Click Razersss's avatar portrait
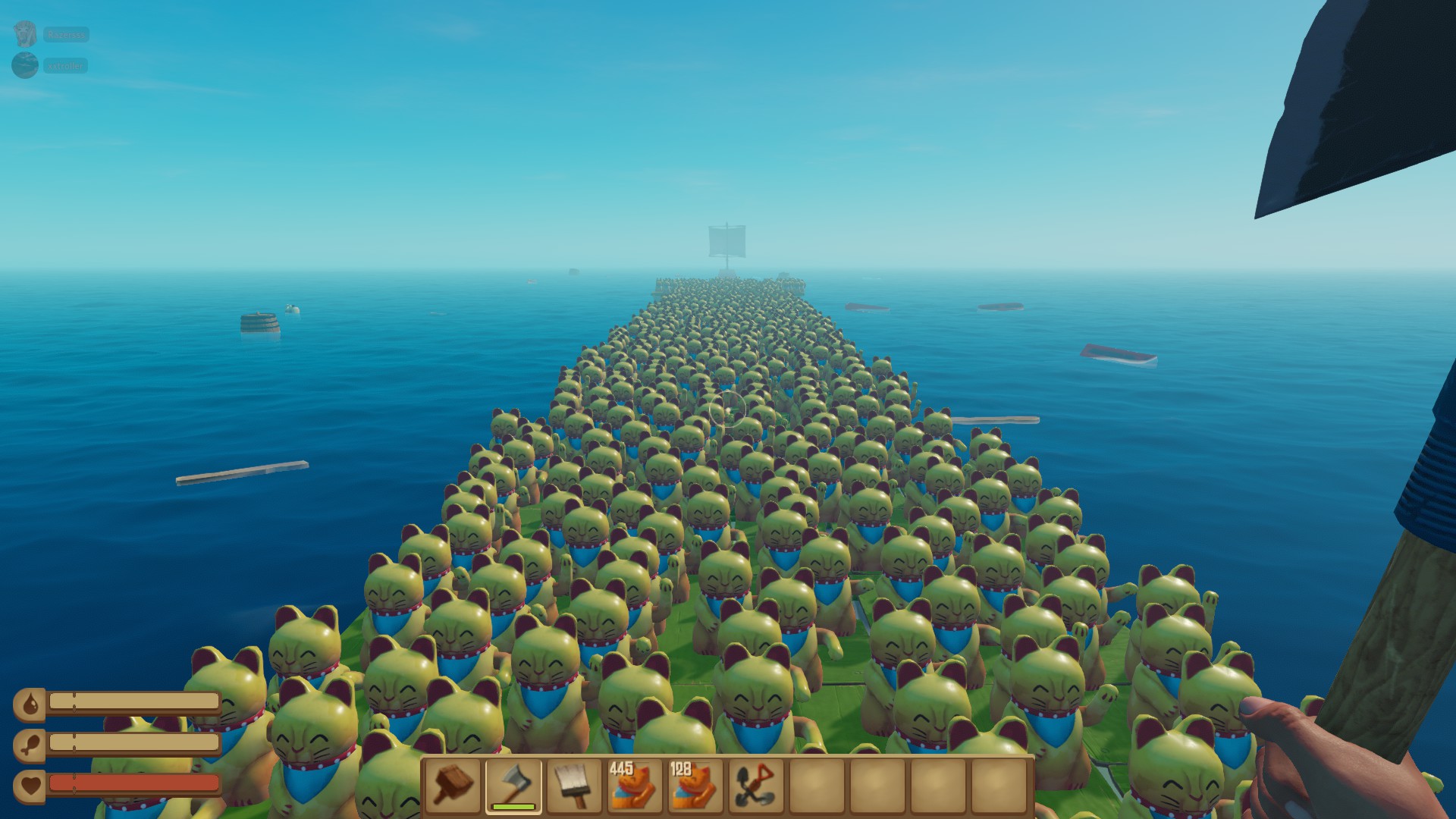The width and height of the screenshot is (1456, 819). [x=25, y=33]
